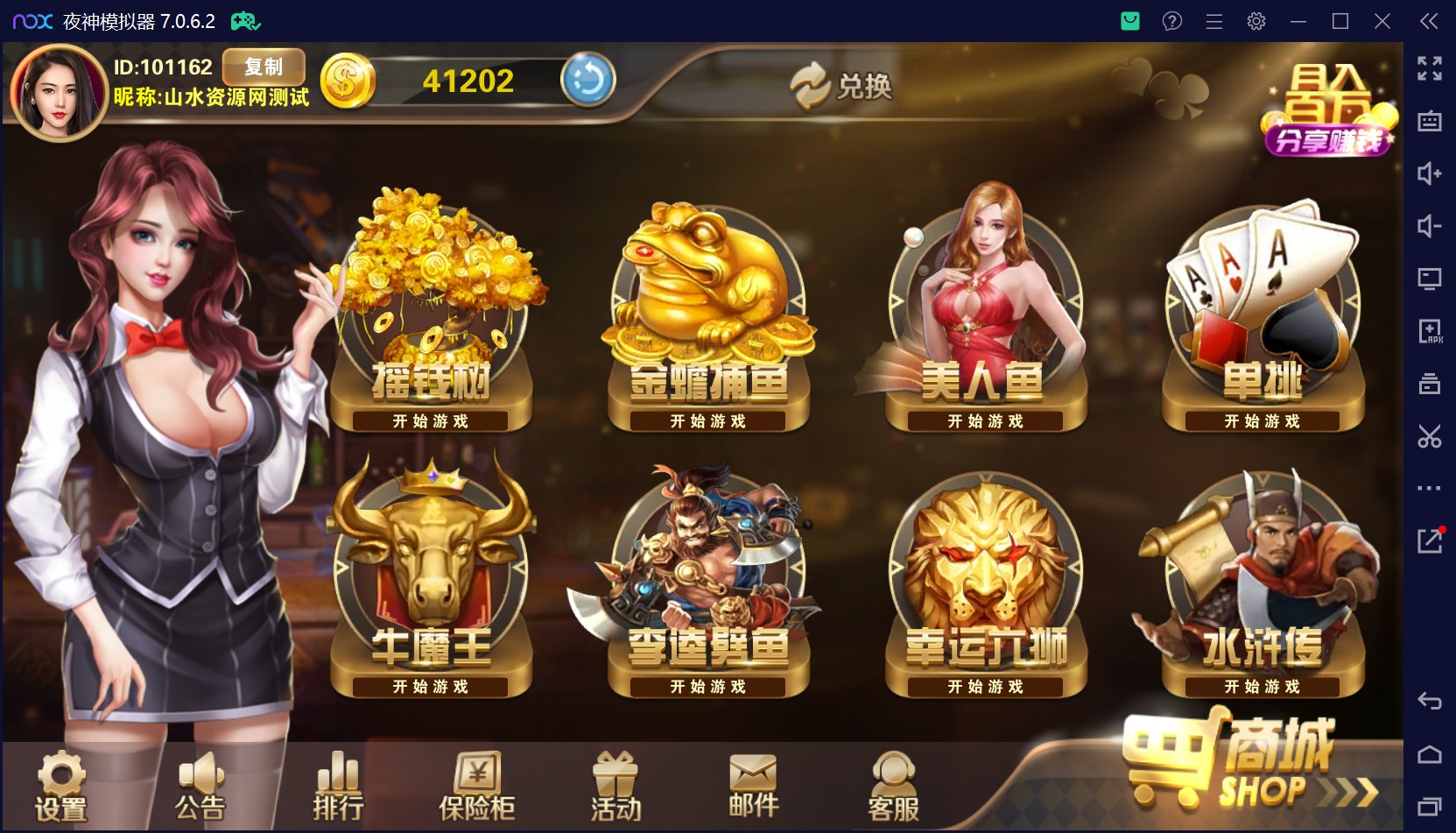Click the coin refresh icon beside the balance
This screenshot has width=1456, height=833.
point(587,80)
